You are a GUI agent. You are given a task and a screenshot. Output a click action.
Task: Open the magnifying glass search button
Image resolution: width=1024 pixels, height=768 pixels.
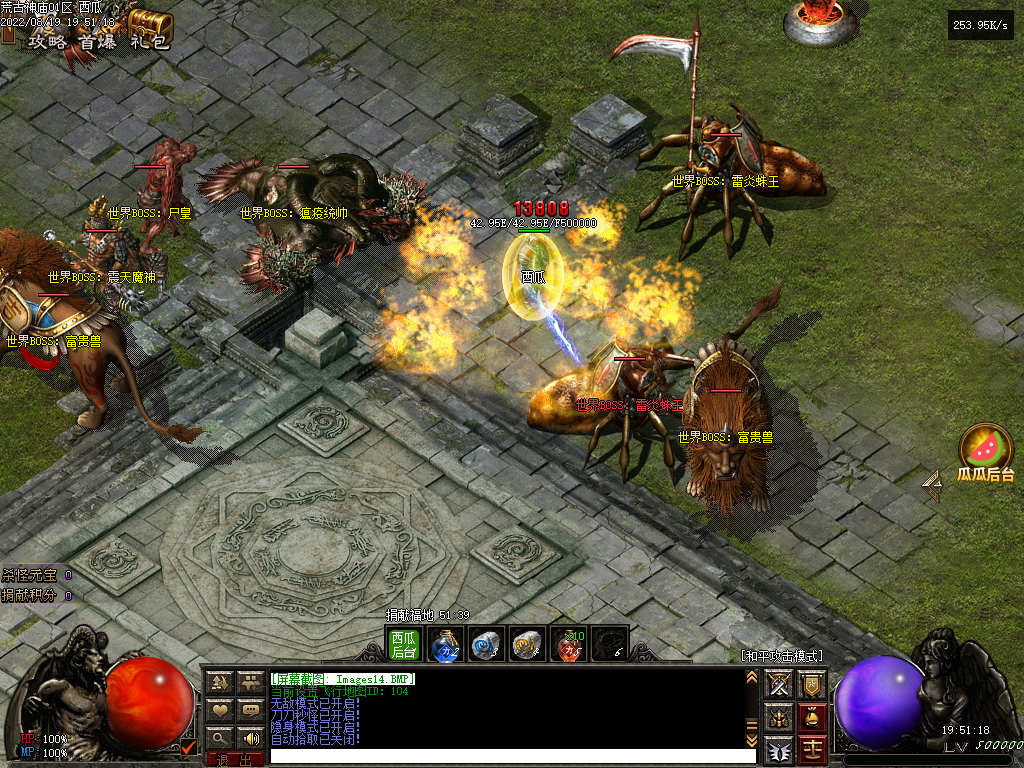(x=220, y=739)
